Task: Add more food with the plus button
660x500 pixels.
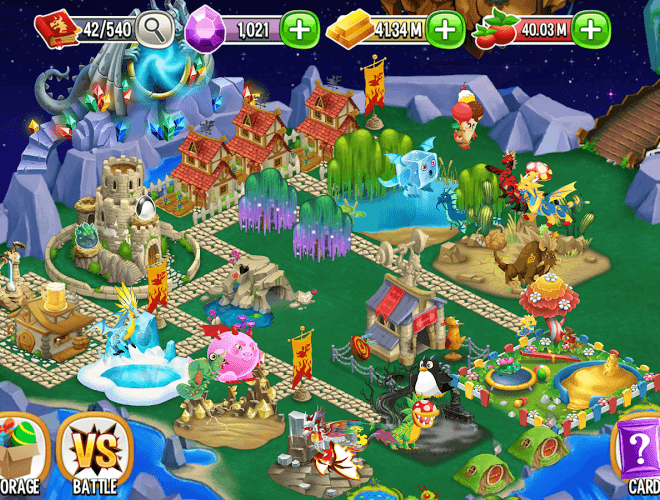Action: point(592,30)
